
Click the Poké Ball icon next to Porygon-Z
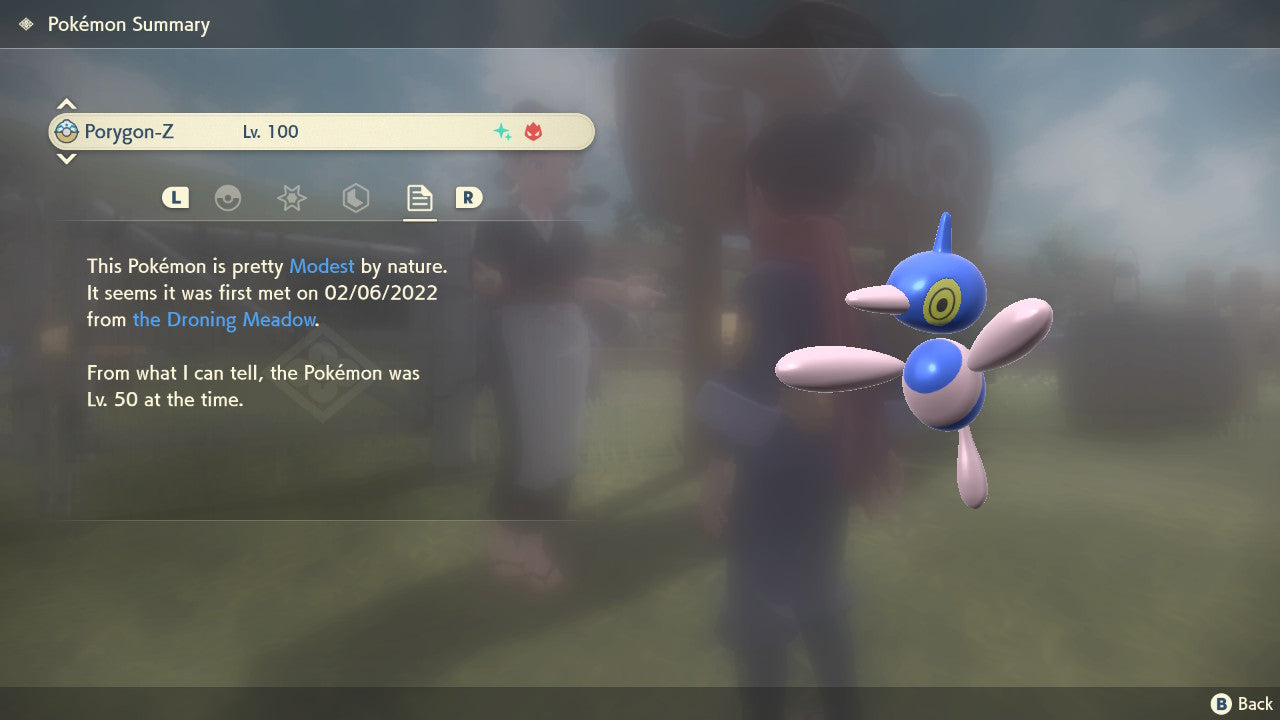point(65,130)
